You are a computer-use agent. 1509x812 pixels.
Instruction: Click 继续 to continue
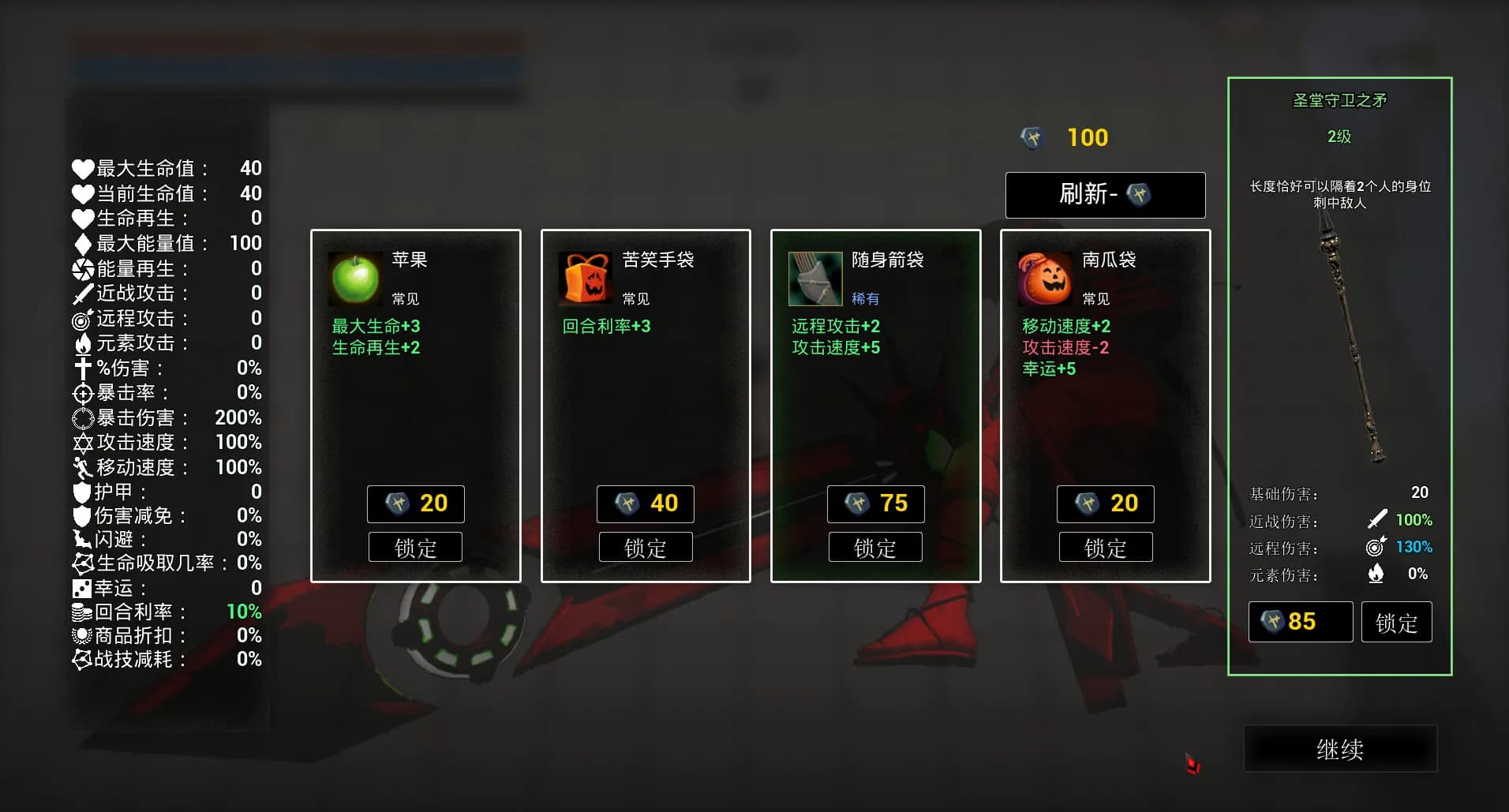1339,749
